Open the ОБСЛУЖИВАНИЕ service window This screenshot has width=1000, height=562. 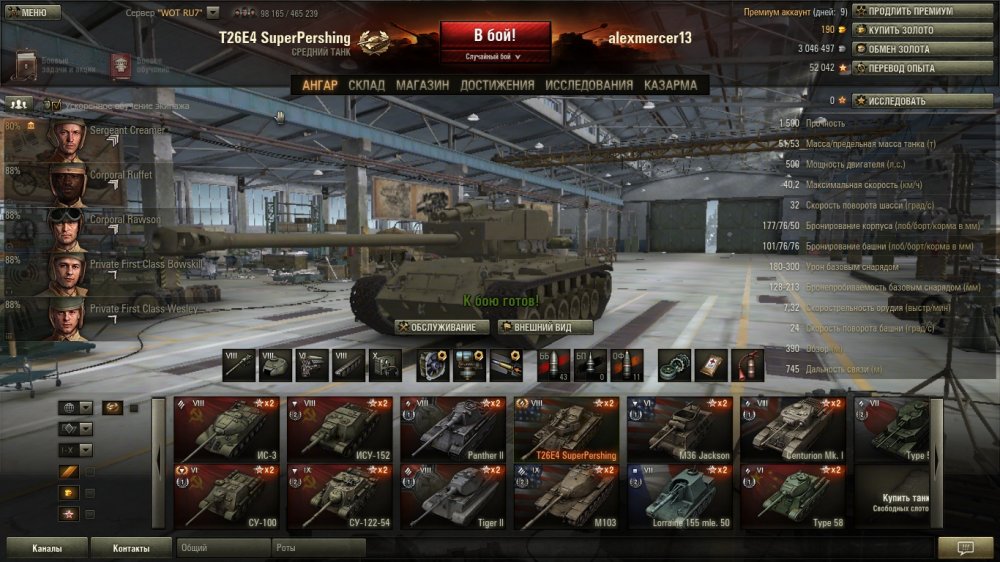442,327
